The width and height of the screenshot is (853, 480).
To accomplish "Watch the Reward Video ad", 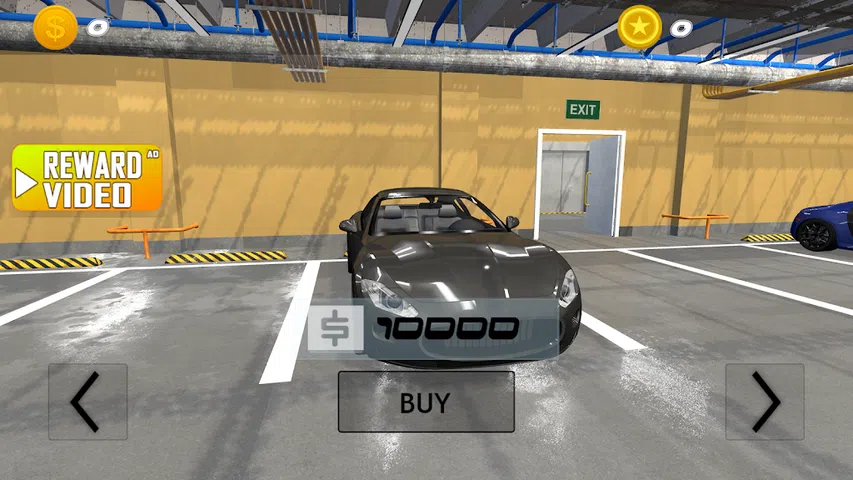I will [87, 178].
